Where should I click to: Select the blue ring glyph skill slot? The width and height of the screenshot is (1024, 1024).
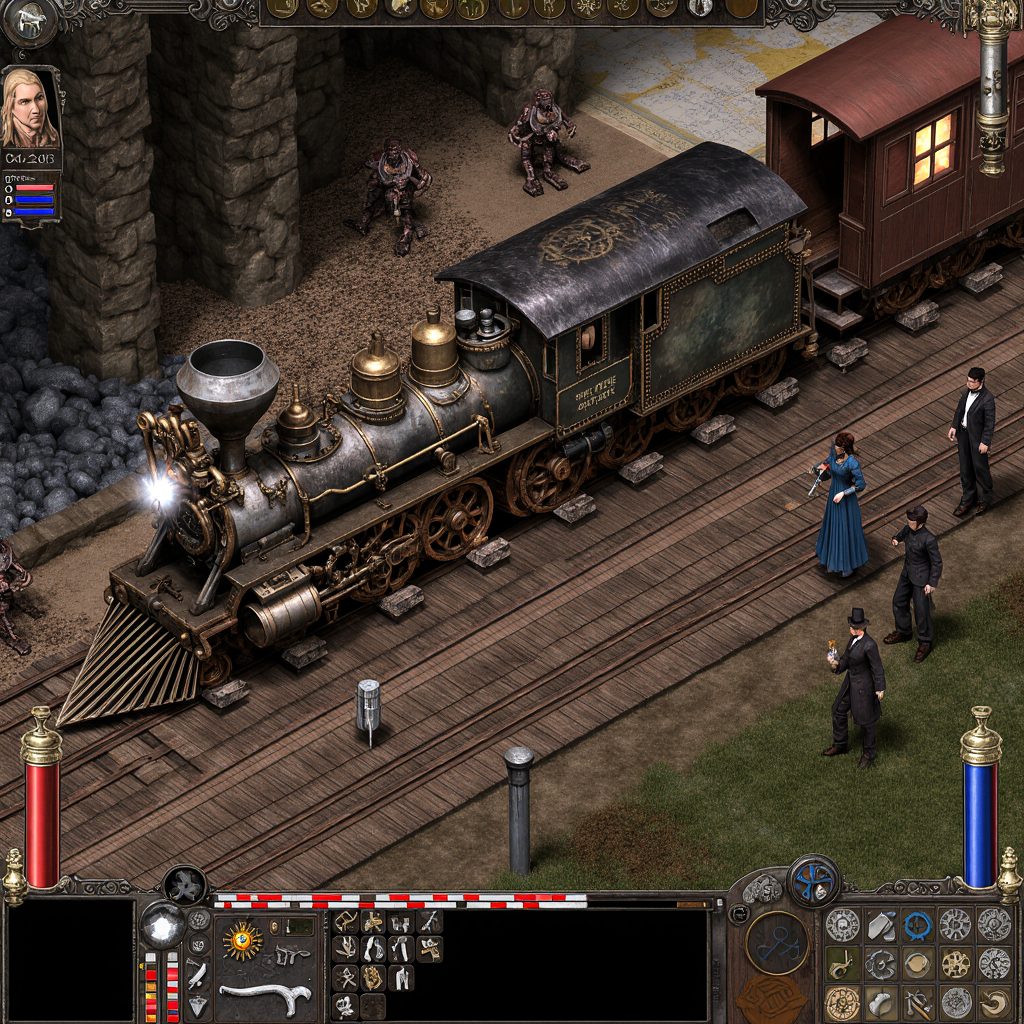point(918,925)
